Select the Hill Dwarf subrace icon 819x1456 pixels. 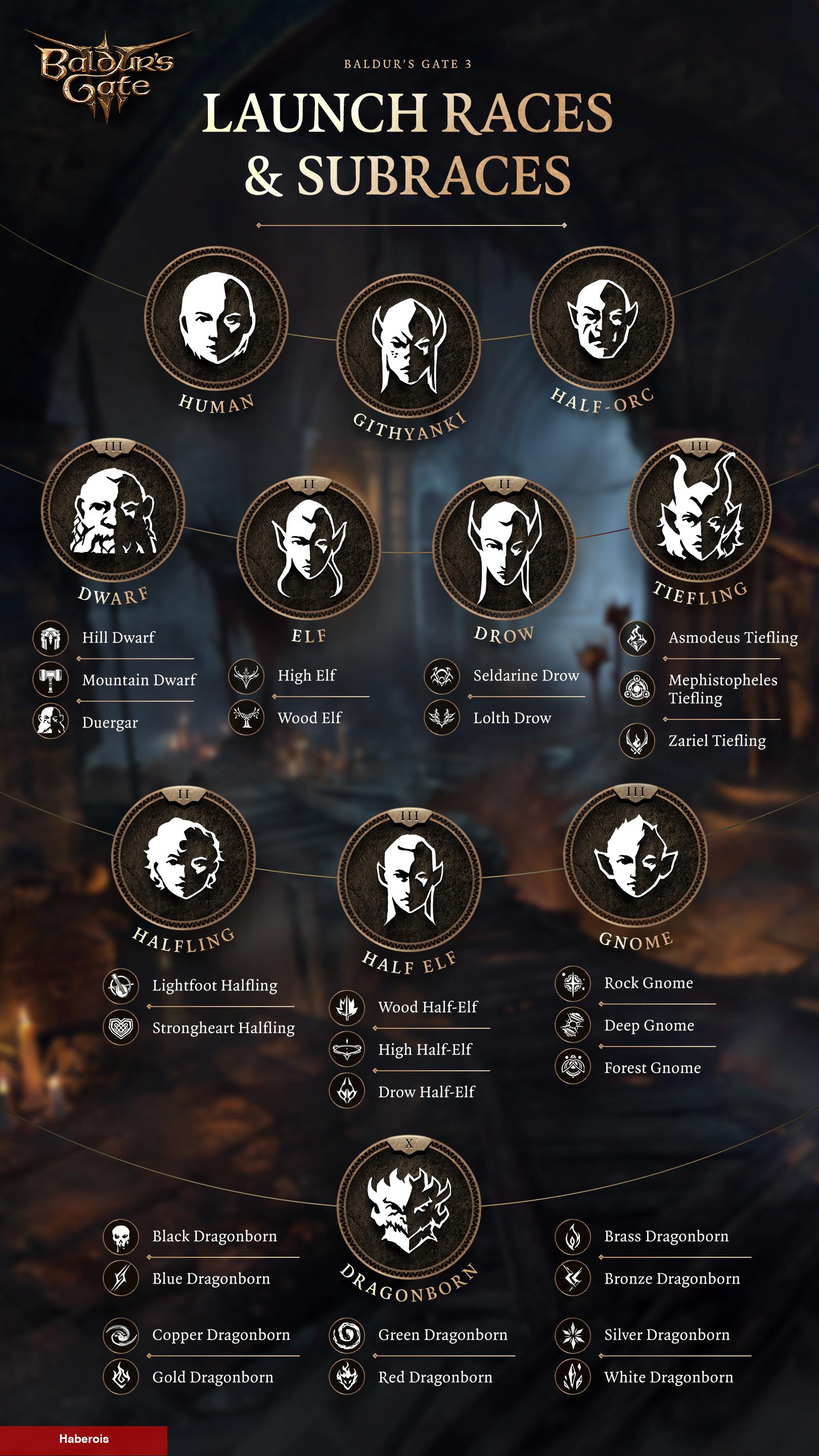pos(51,638)
